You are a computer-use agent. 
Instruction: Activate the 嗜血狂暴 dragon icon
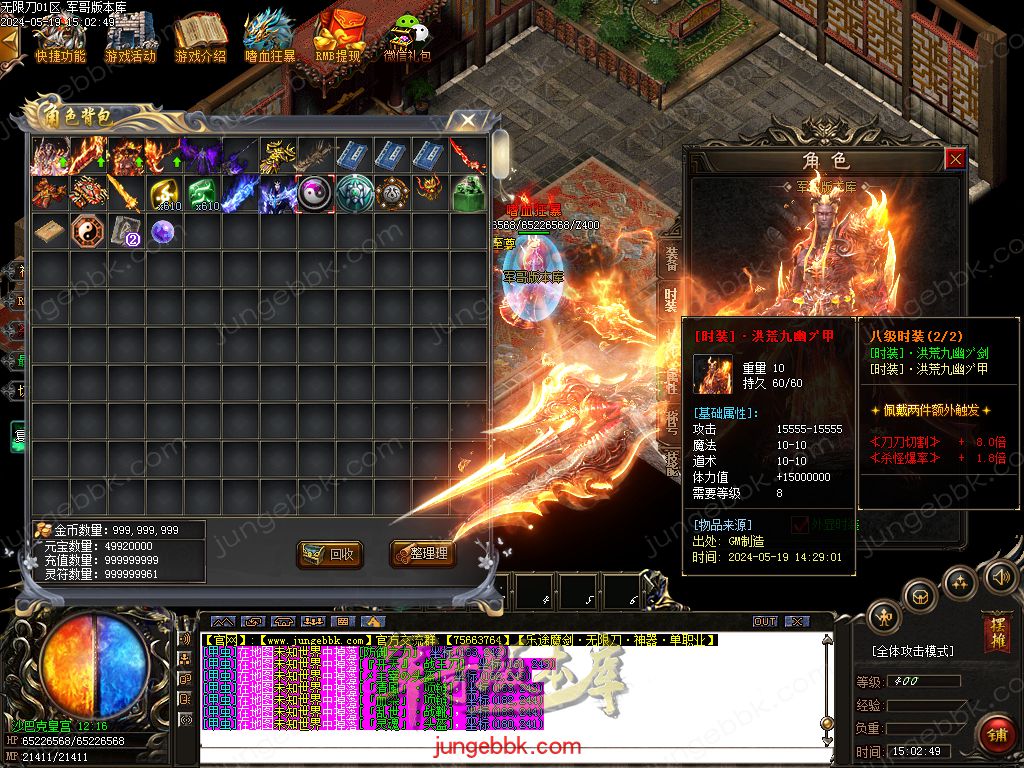(x=269, y=37)
